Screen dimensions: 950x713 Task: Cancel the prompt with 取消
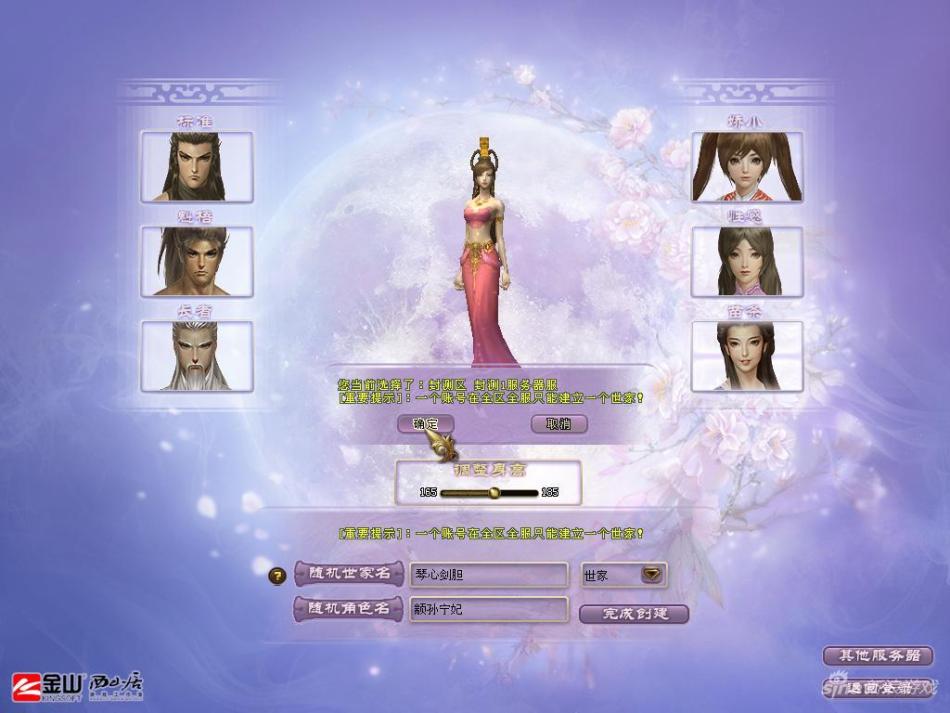pyautogui.click(x=559, y=424)
